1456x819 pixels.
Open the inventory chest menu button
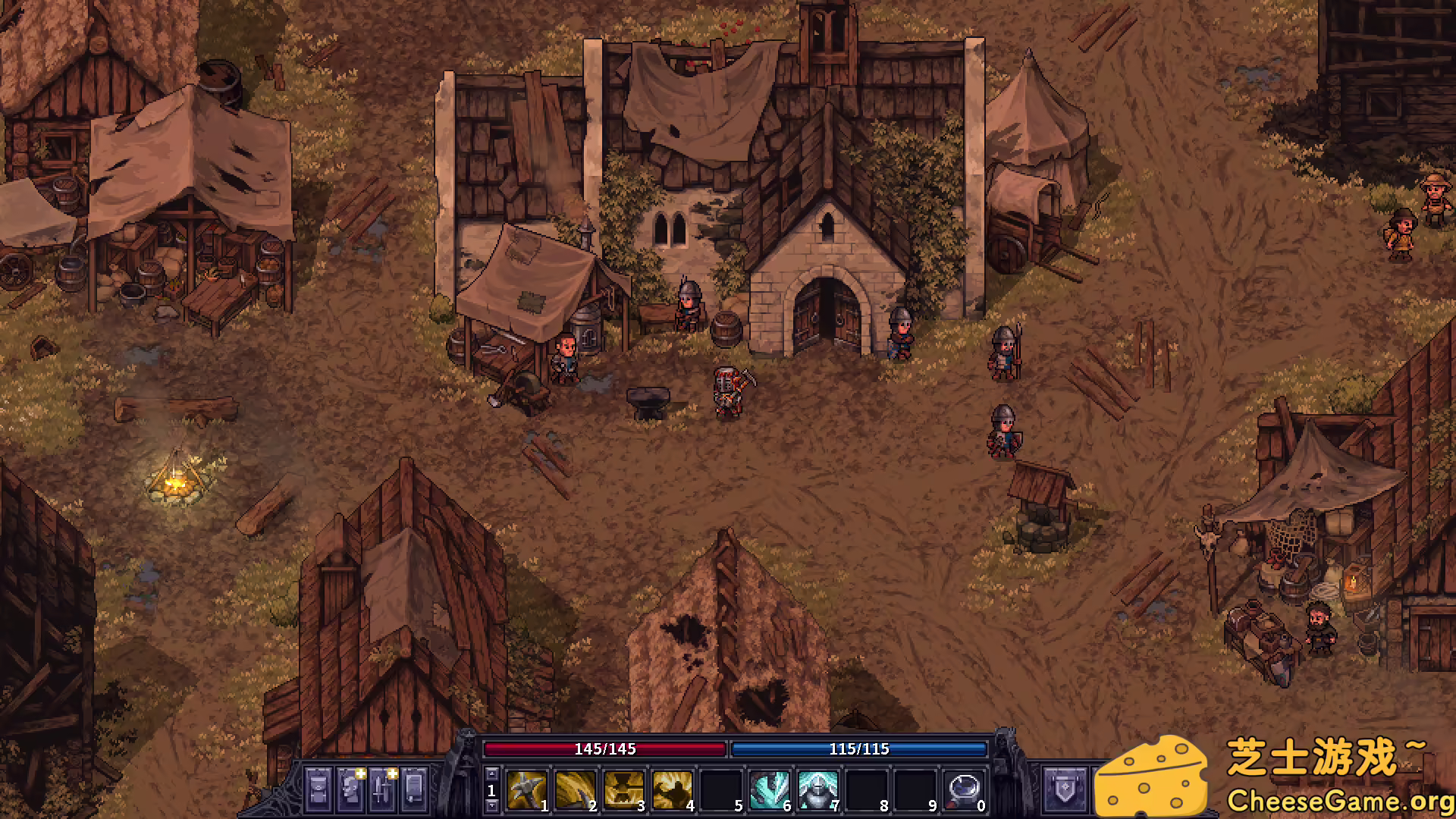point(318,789)
